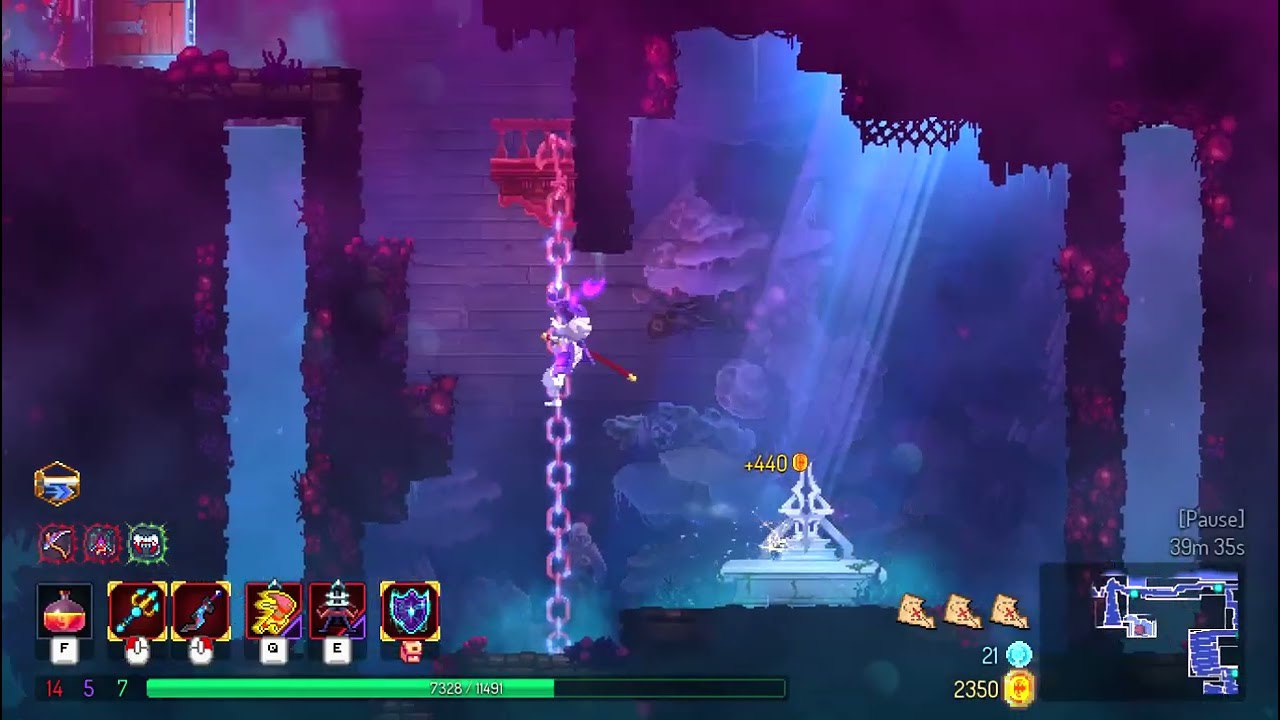Click the hexagonal blue arrow scroll icon
1280x720 pixels.
[x=57, y=484]
